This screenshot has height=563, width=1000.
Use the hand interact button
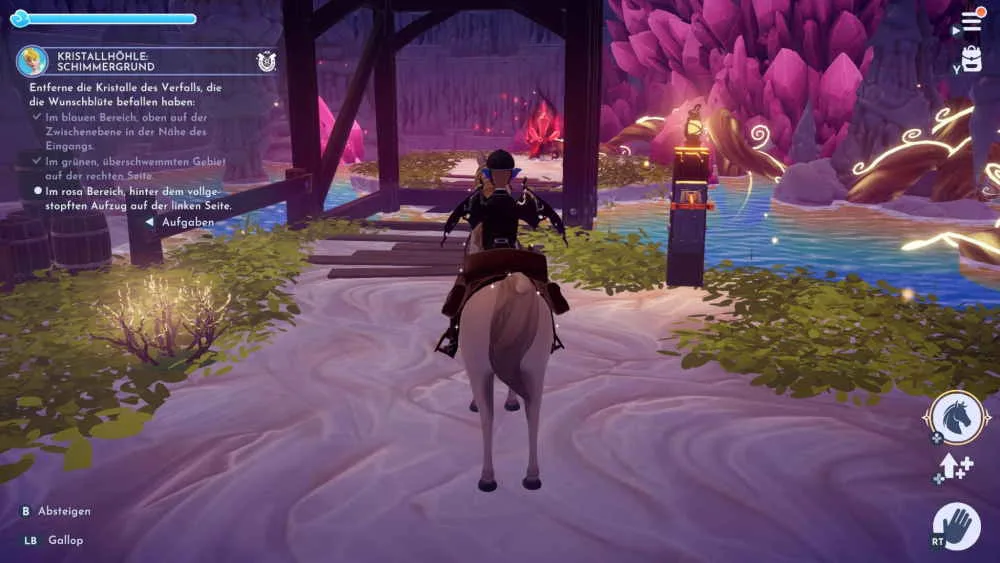coord(957,525)
